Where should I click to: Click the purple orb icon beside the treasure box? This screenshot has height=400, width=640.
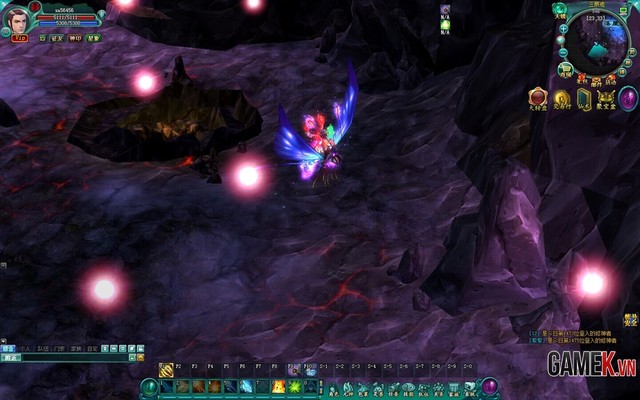pyautogui.click(x=628, y=97)
